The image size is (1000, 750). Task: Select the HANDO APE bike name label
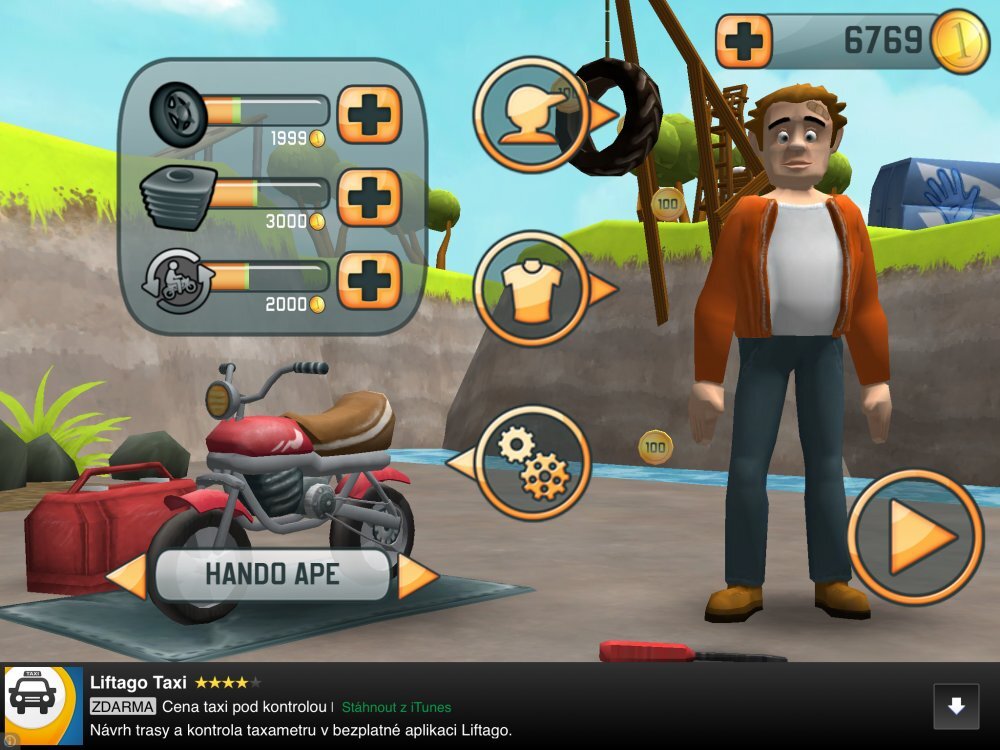coord(272,575)
